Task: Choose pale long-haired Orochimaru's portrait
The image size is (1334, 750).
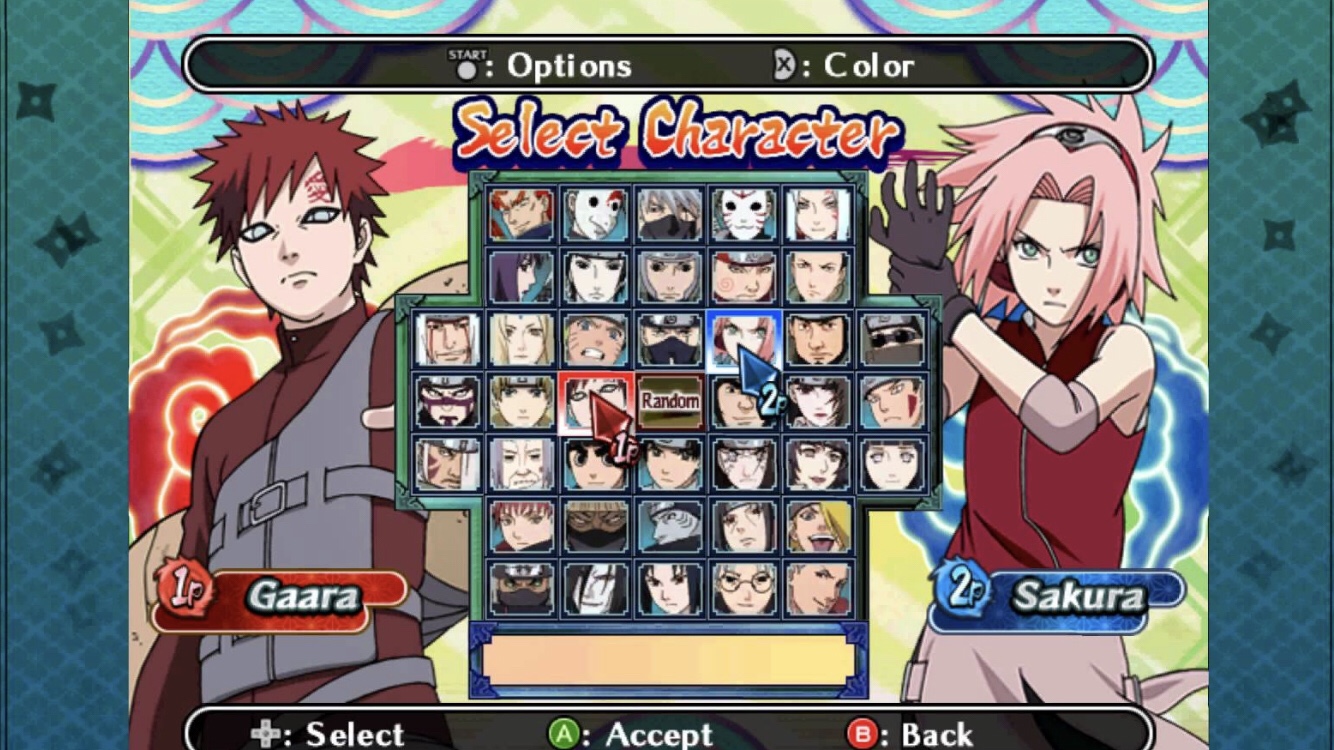Action: point(595,588)
